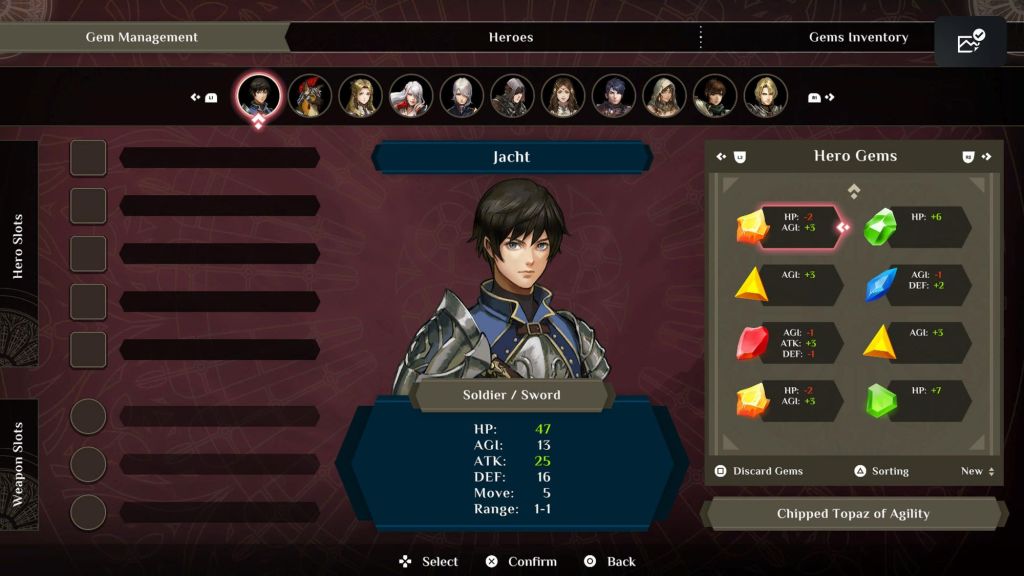Open the Gems Inventory tab
The image size is (1024, 576).
click(x=858, y=37)
